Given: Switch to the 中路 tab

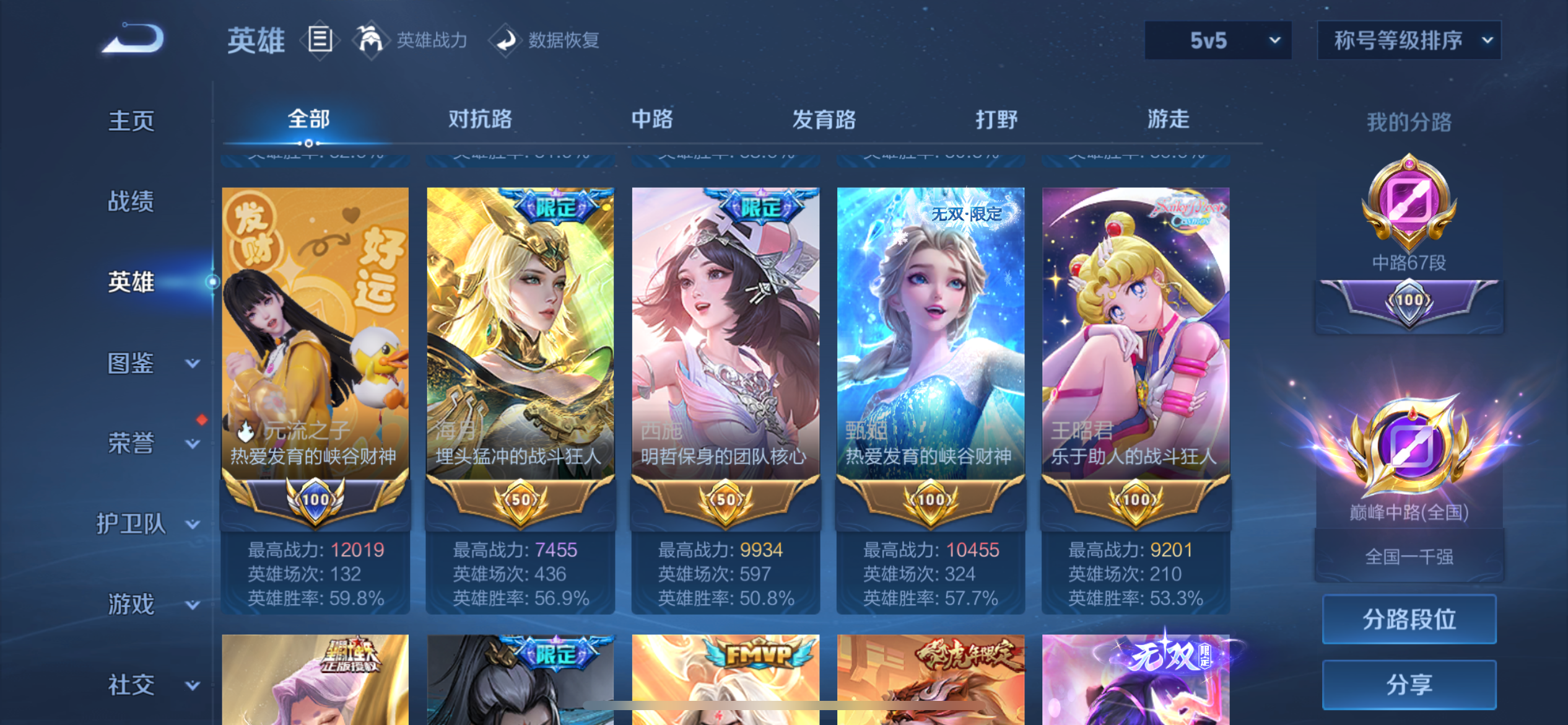Looking at the screenshot, I should [x=651, y=120].
